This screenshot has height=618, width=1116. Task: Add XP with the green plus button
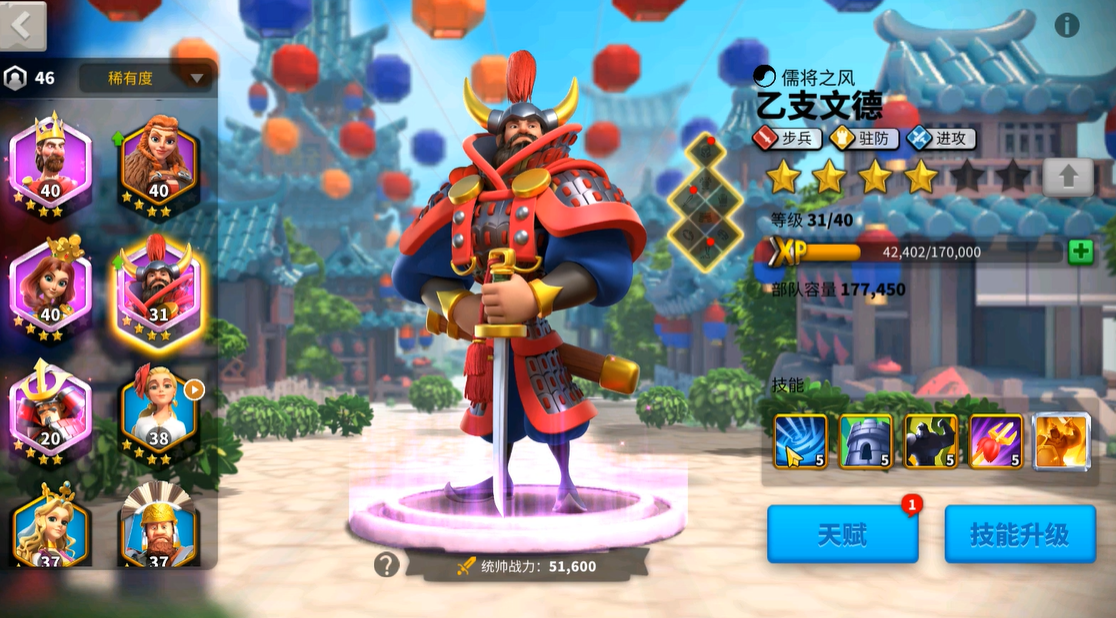(1080, 252)
